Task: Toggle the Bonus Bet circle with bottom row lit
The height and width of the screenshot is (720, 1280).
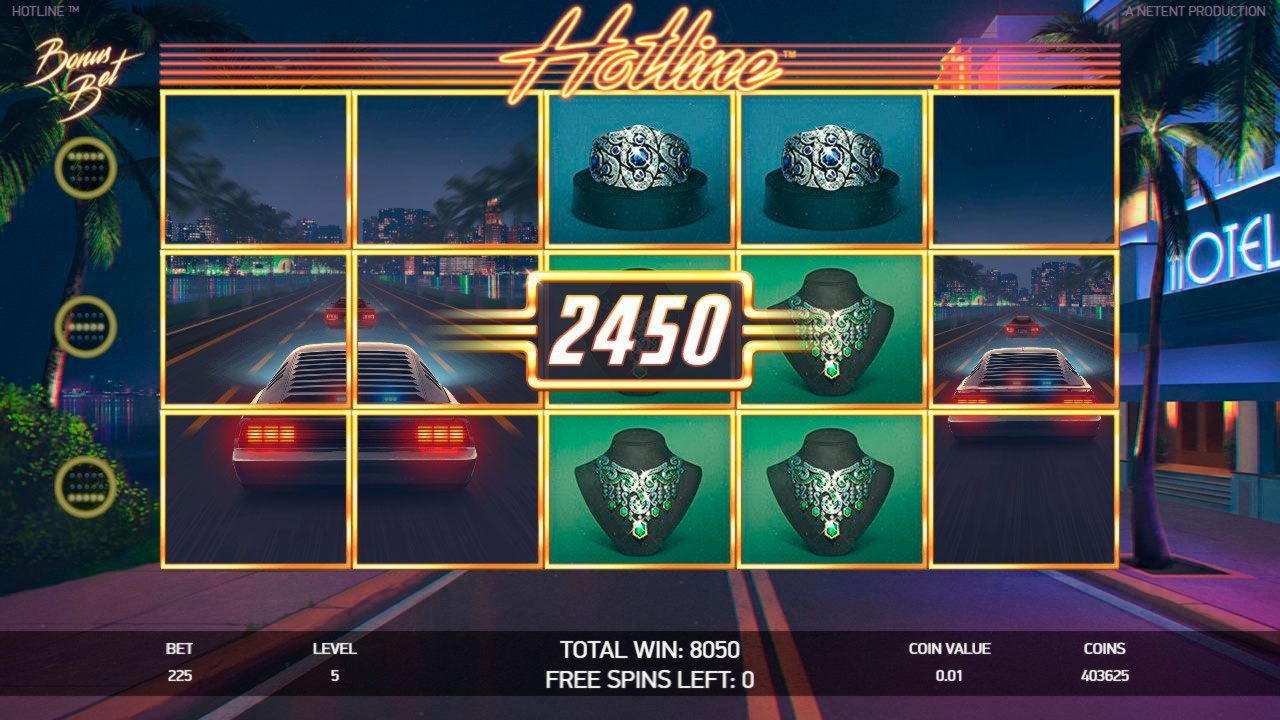Action: [86, 485]
